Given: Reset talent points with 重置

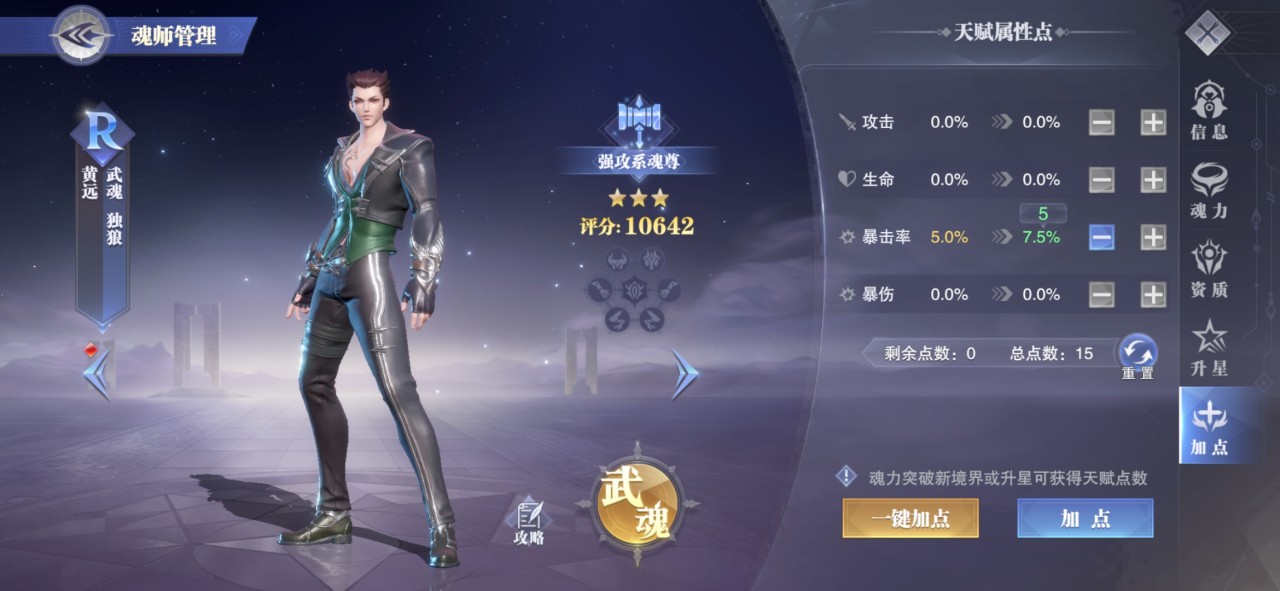Looking at the screenshot, I should tap(1137, 354).
